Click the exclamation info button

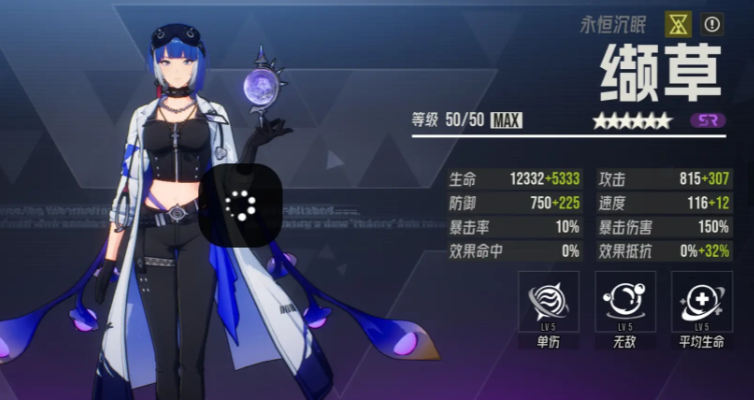(712, 24)
